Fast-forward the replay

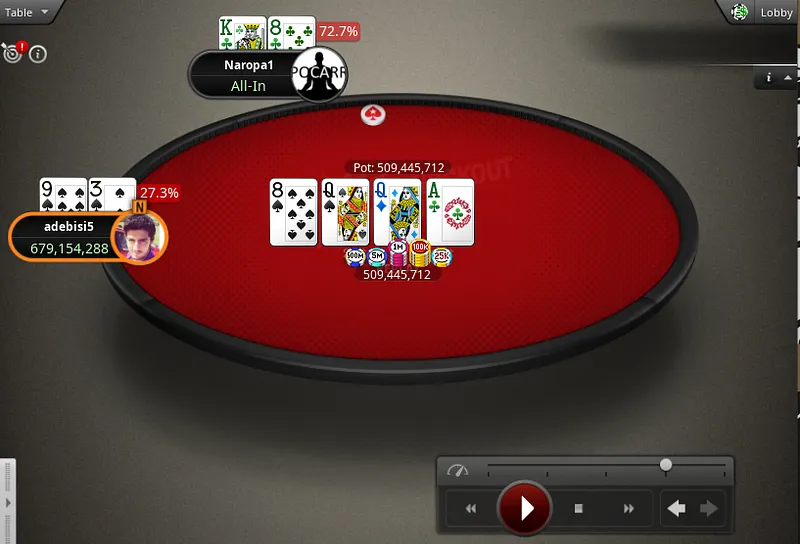(x=628, y=509)
